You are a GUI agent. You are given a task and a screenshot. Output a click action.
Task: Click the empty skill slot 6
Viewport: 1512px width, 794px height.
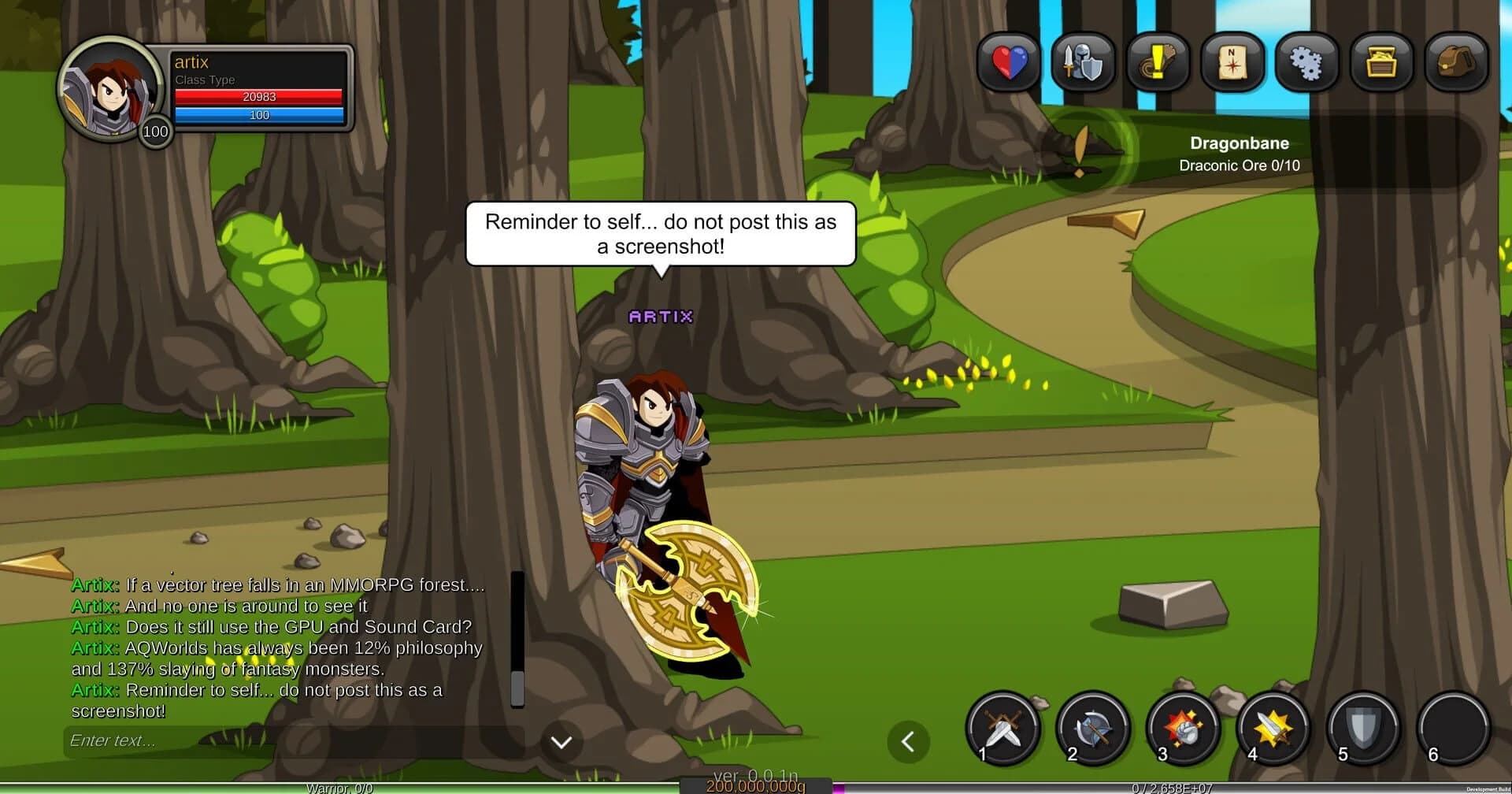1453,729
